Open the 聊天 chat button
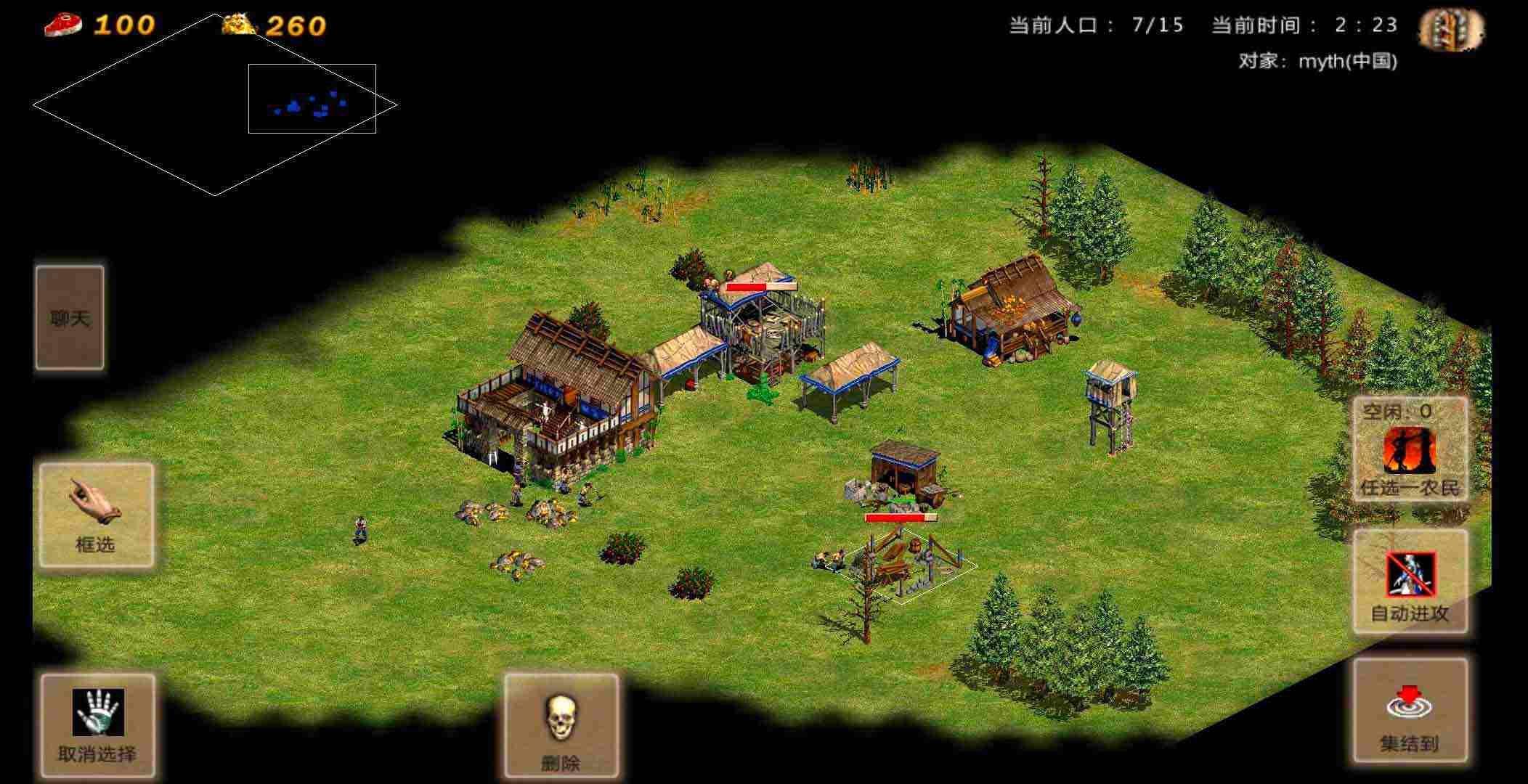The image size is (1528, 784). point(70,318)
